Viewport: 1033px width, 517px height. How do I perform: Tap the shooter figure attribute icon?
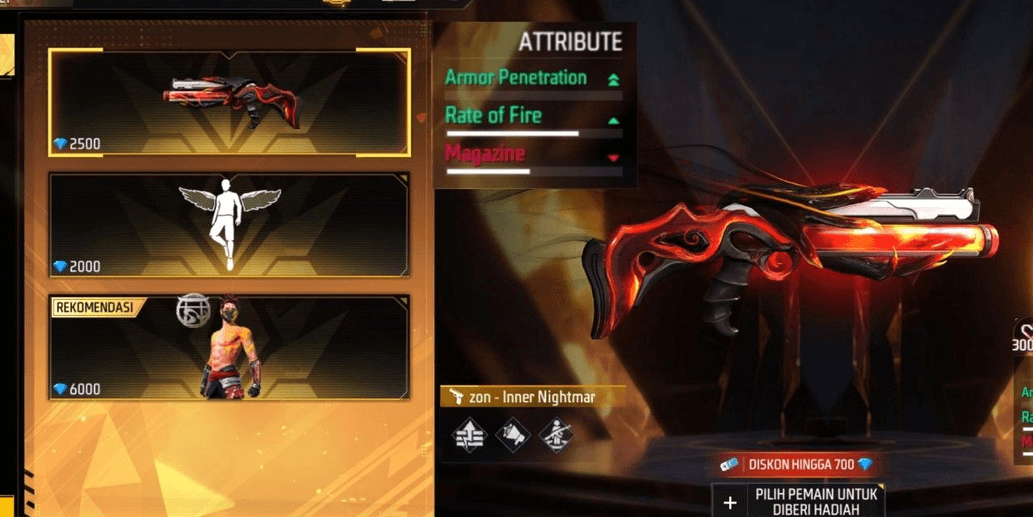click(555, 435)
